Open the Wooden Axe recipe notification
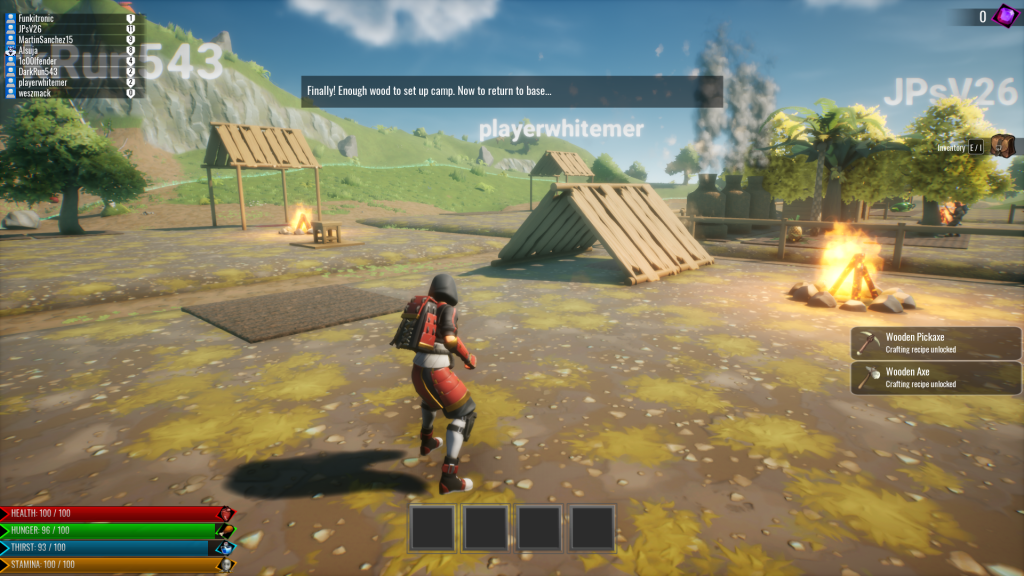This screenshot has height=576, width=1024. pos(936,377)
